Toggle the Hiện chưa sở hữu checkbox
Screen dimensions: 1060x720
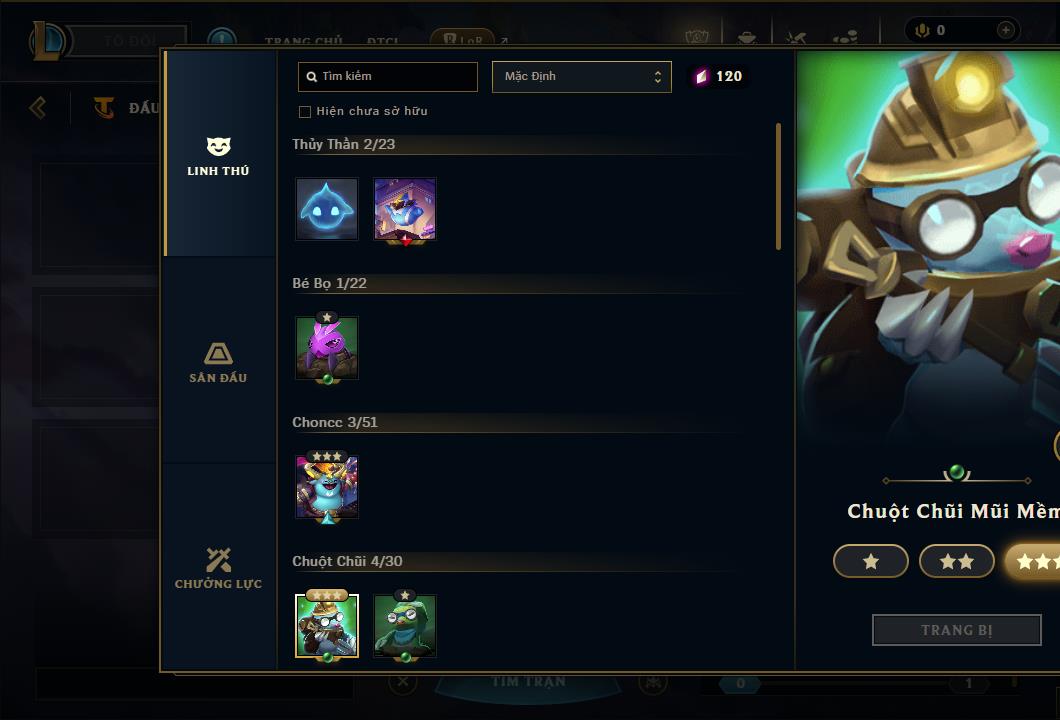tap(305, 111)
